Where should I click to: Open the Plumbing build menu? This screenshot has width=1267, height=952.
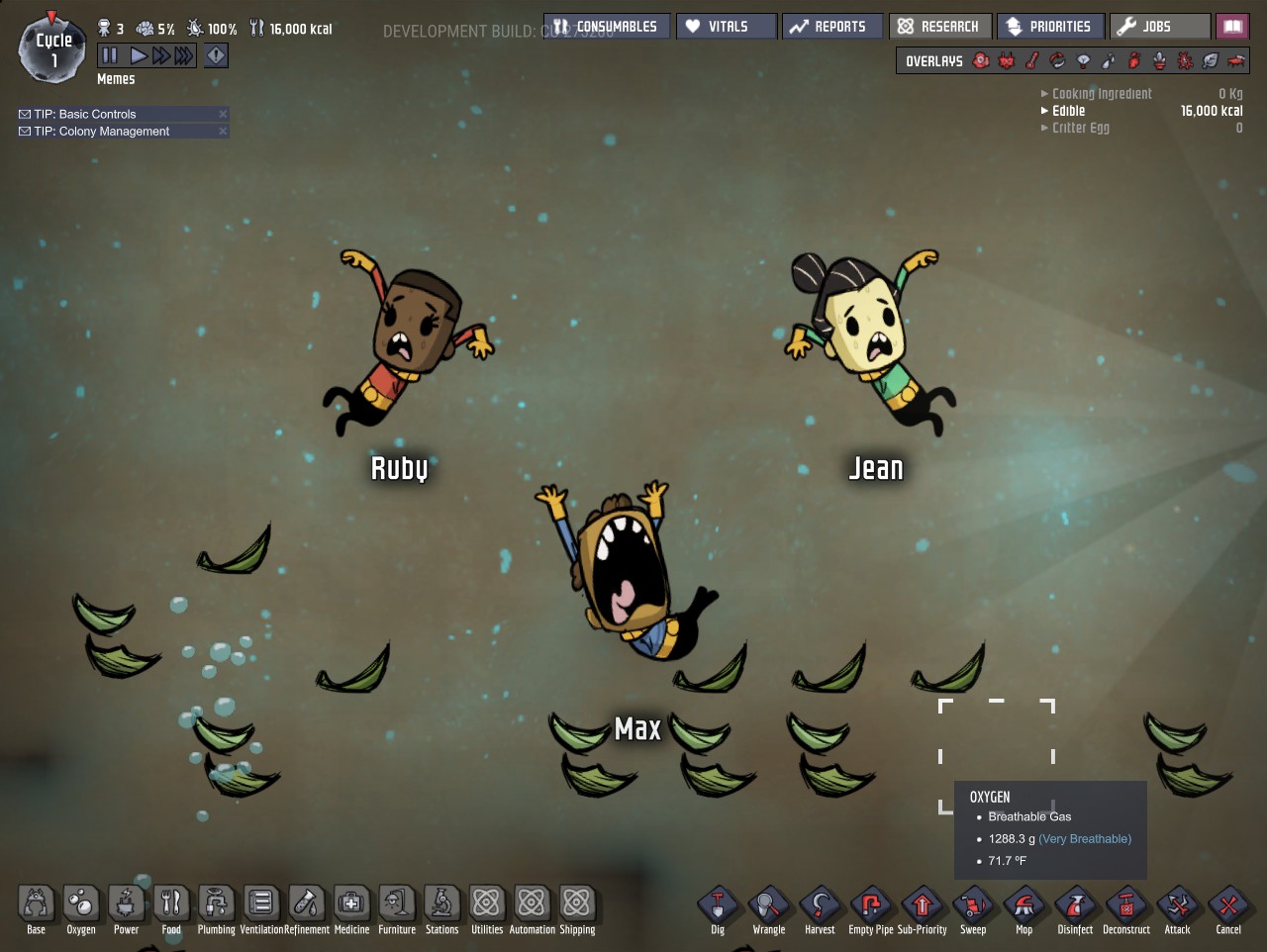(x=216, y=905)
